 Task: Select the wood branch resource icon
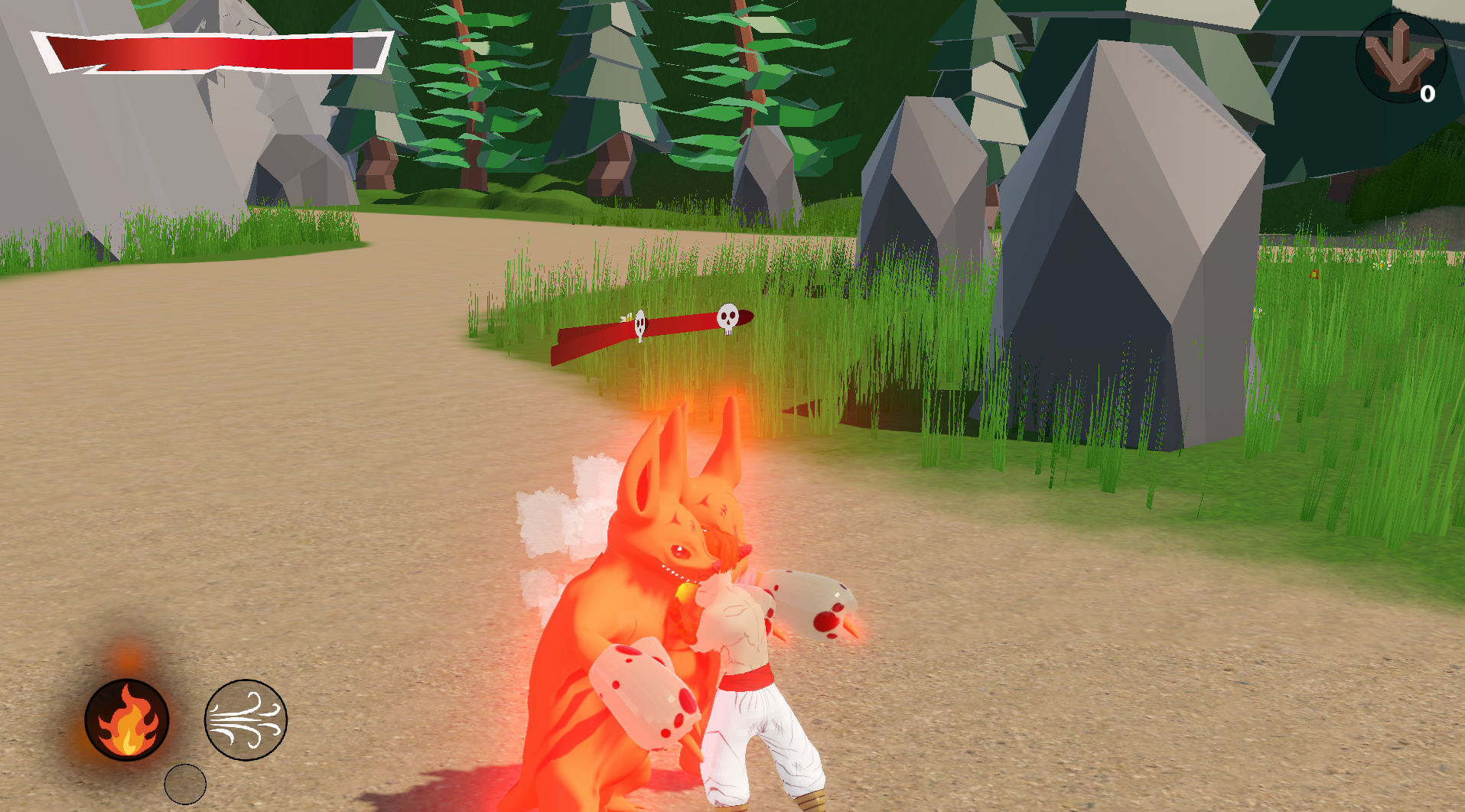(x=1400, y=58)
